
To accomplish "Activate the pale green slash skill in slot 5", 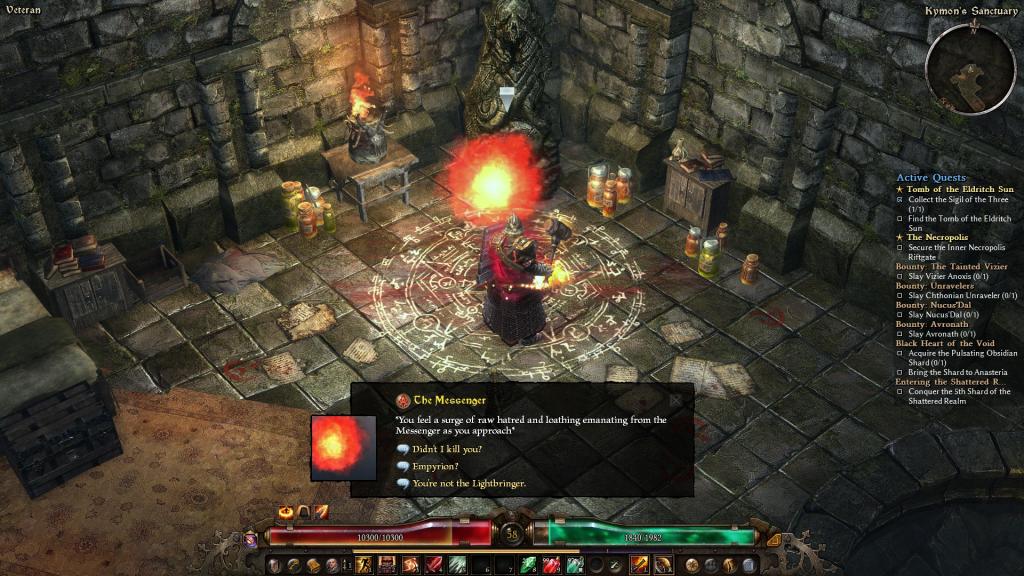I will pyautogui.click(x=457, y=565).
